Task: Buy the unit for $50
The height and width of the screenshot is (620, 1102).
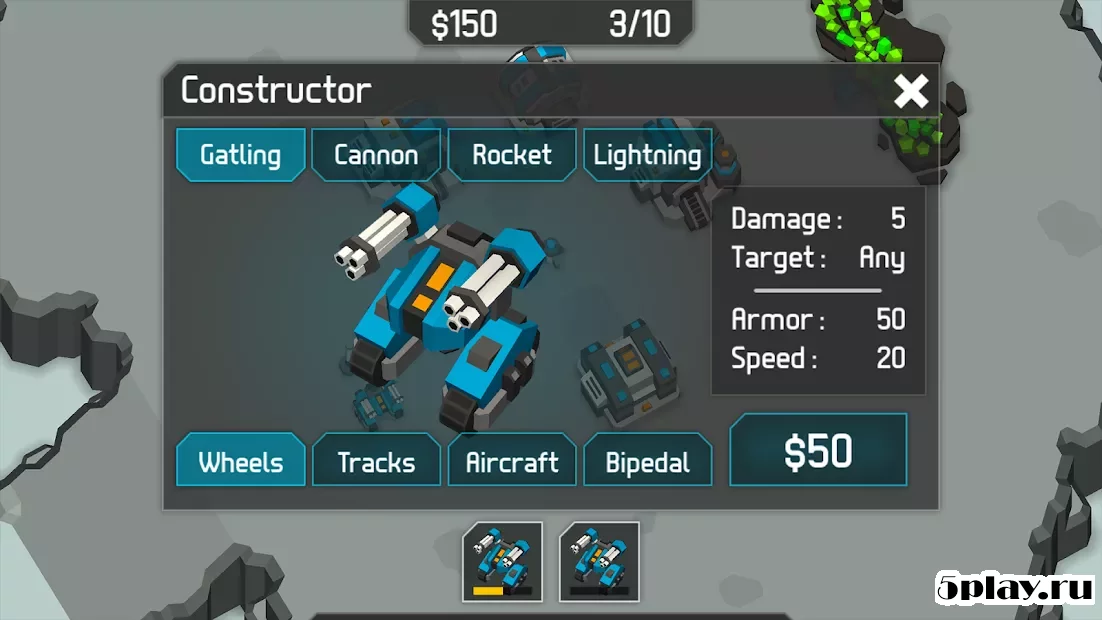Action: pyautogui.click(x=818, y=452)
